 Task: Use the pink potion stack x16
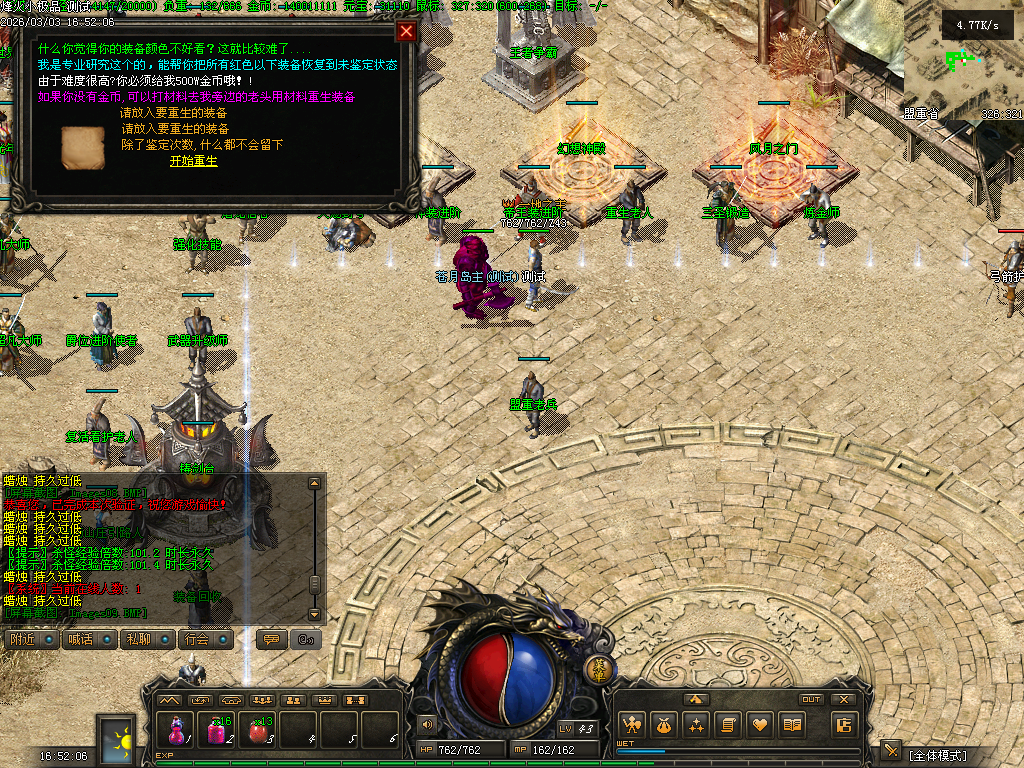pos(217,728)
